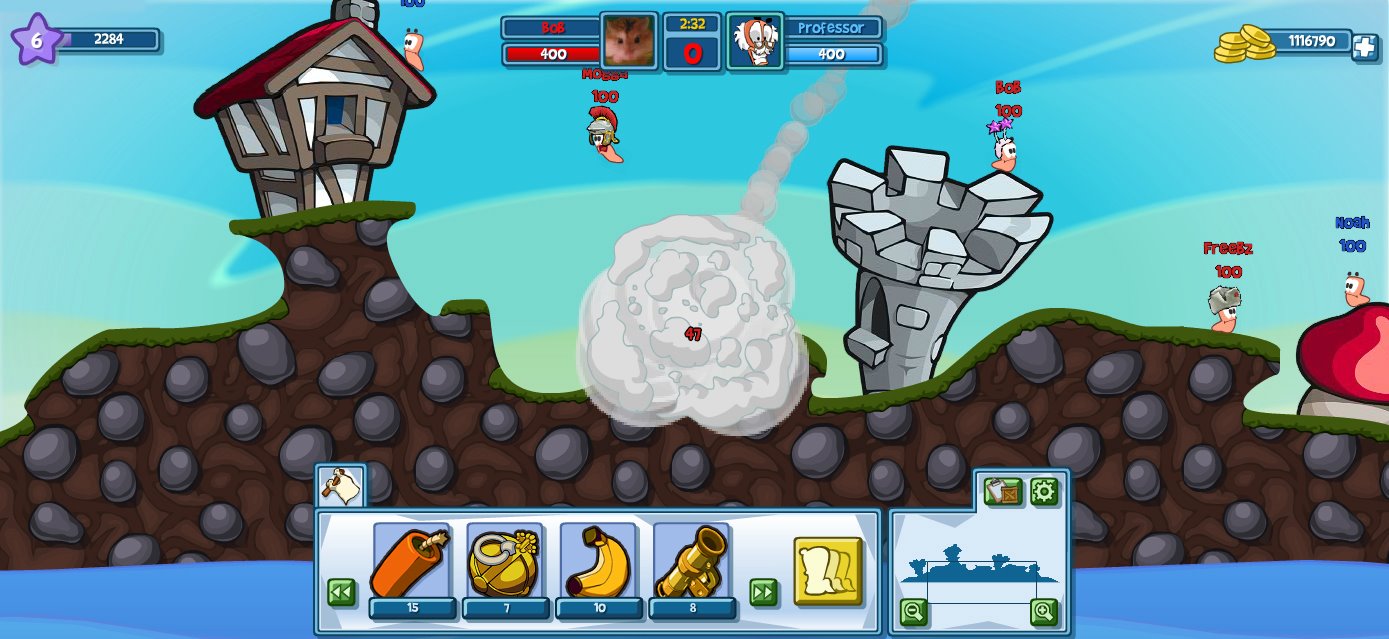Add more coins with plus button

coord(1365,47)
